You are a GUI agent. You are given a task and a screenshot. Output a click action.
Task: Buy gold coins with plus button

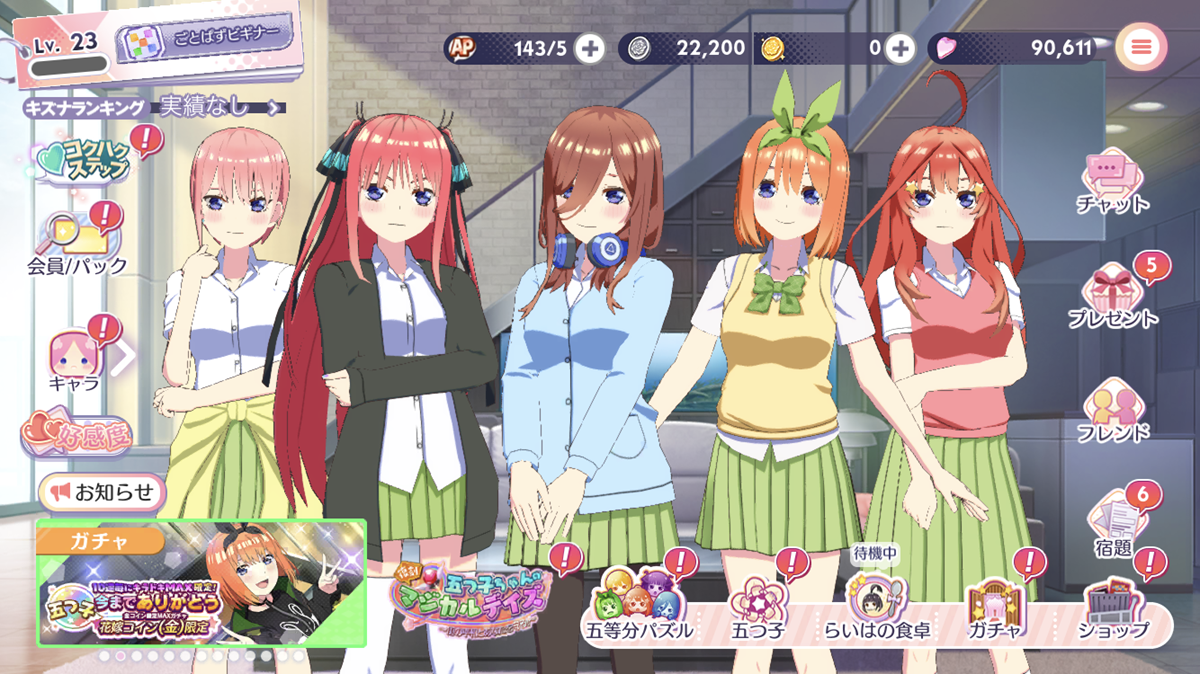(x=900, y=47)
